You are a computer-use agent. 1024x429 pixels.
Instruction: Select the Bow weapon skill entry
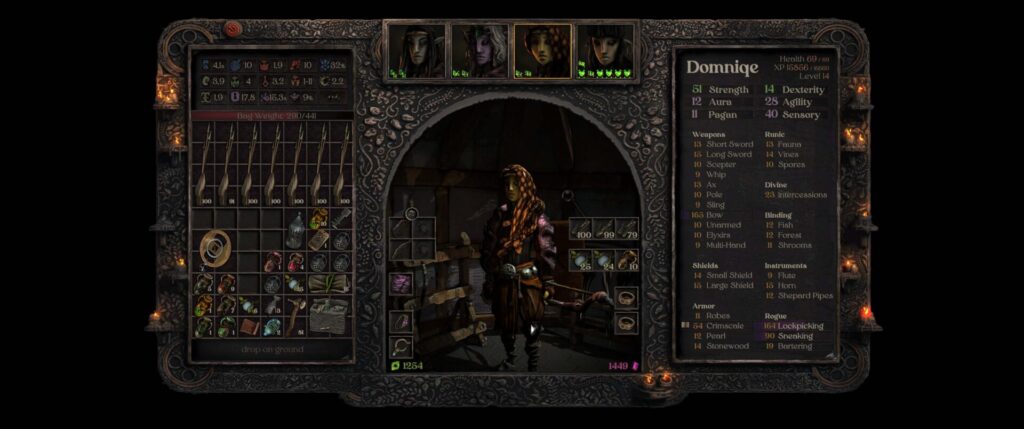716,214
